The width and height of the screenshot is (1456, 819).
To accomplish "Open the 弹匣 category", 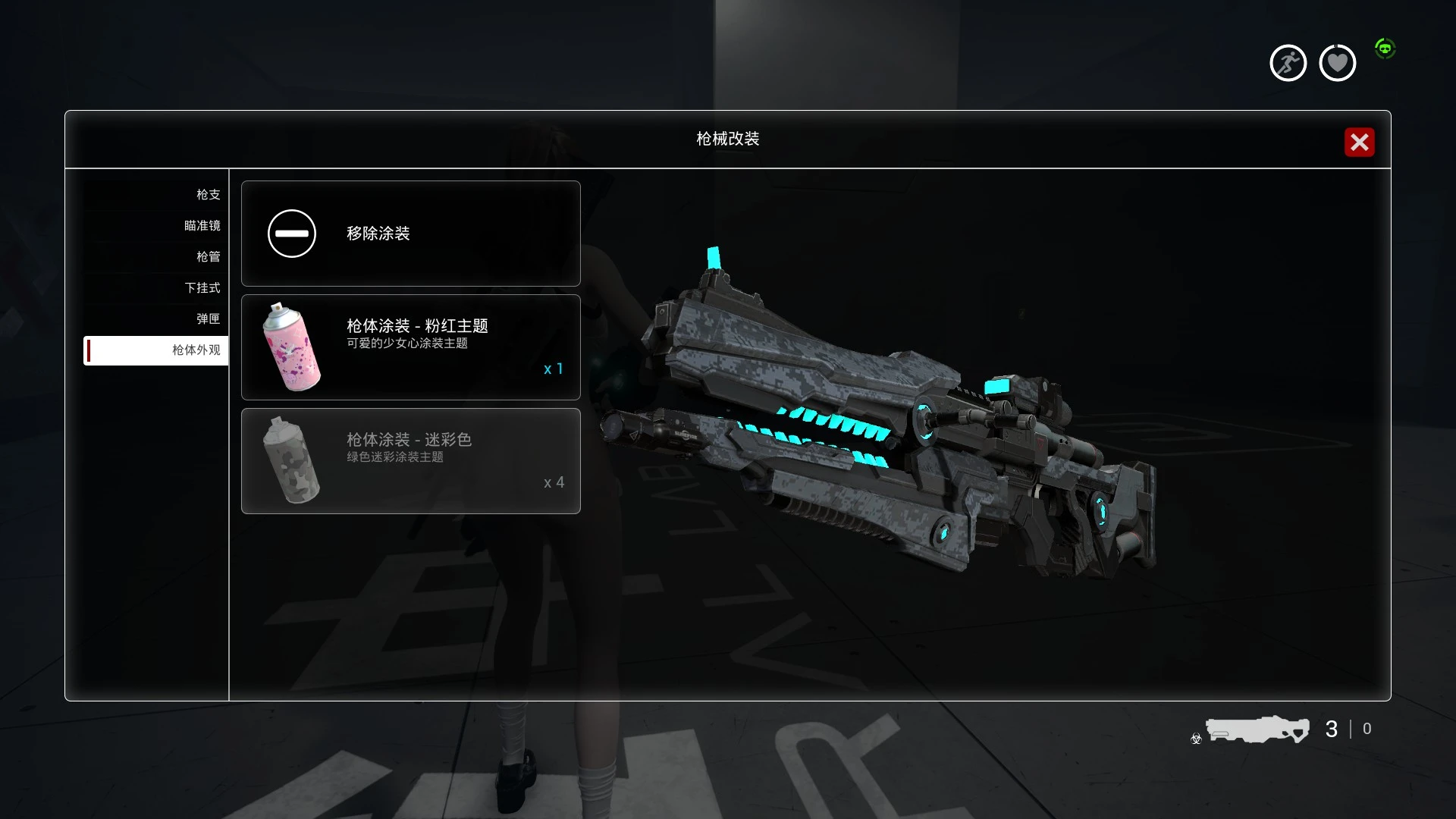I will [x=209, y=318].
